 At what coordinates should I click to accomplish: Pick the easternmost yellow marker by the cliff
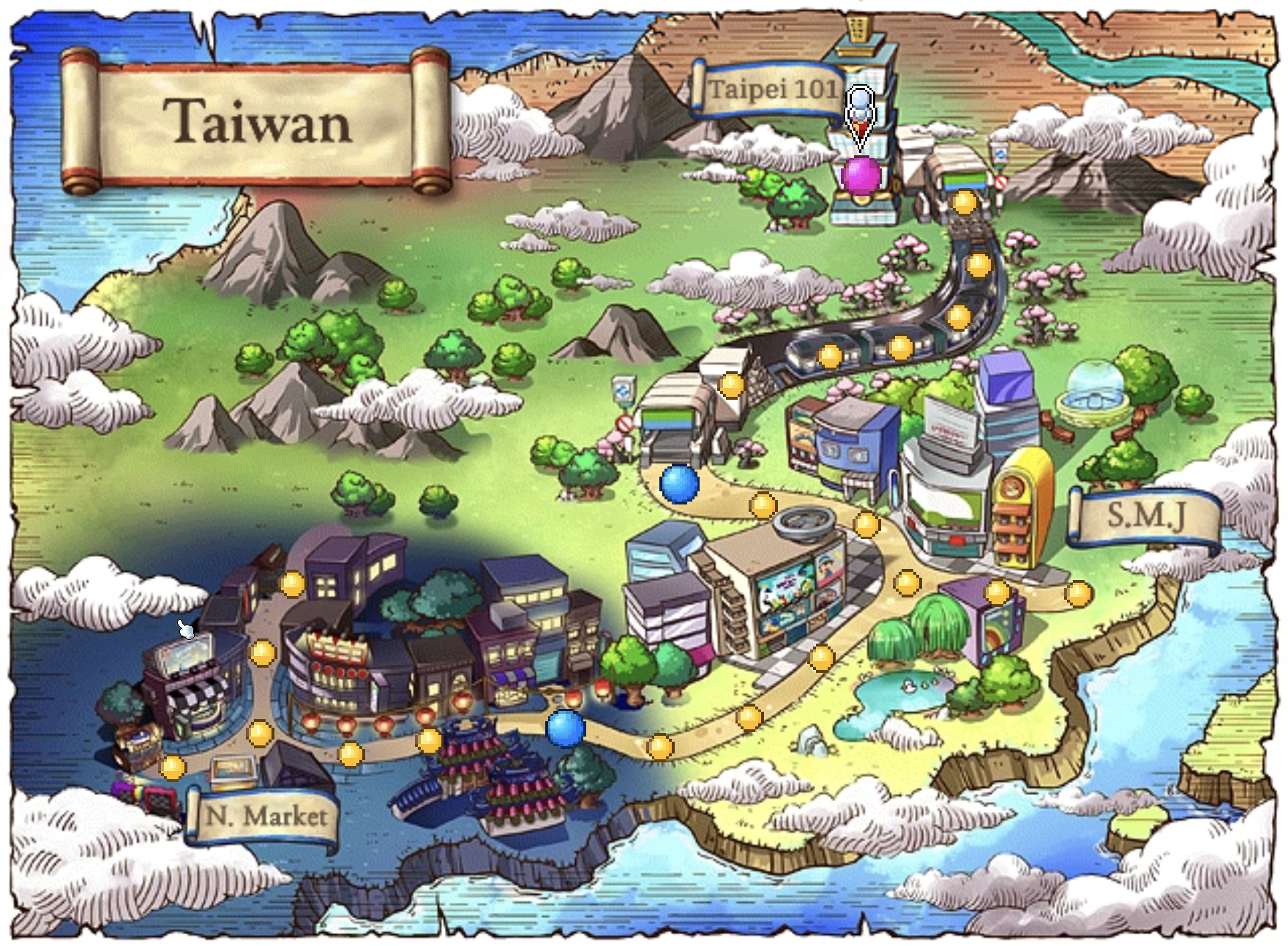[1078, 593]
